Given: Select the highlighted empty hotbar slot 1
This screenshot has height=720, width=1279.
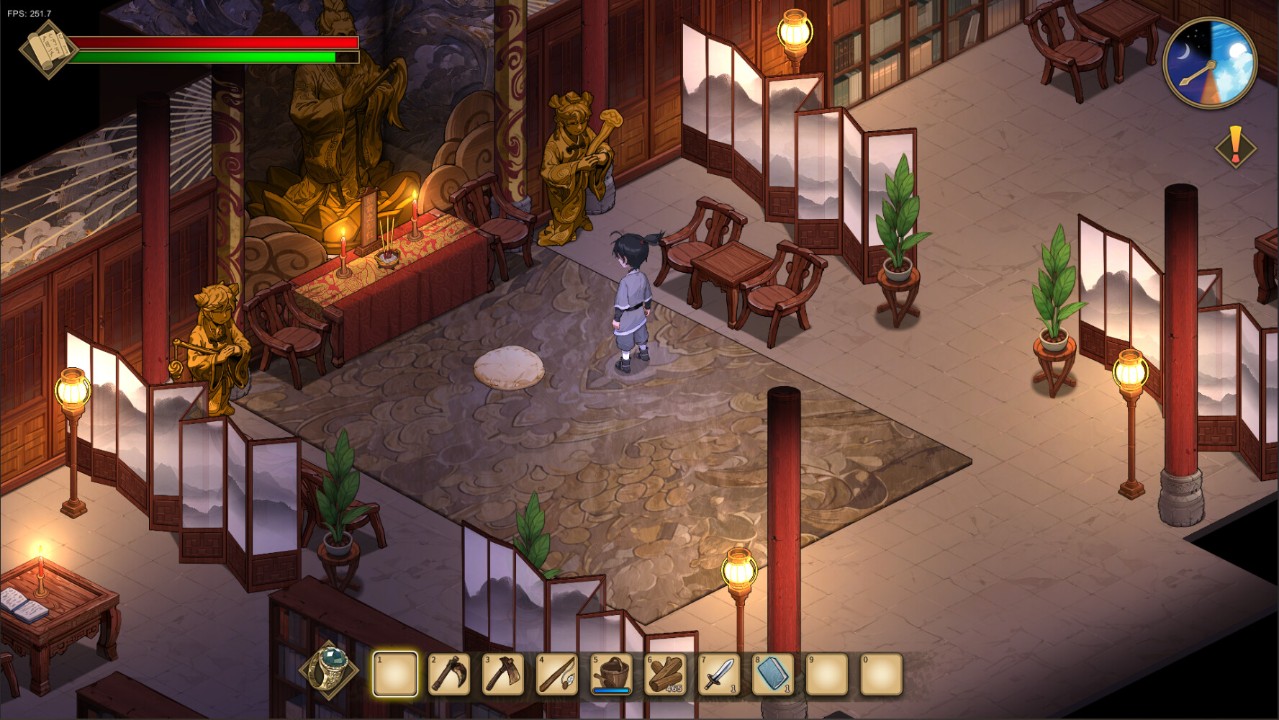Looking at the screenshot, I should point(395,674).
